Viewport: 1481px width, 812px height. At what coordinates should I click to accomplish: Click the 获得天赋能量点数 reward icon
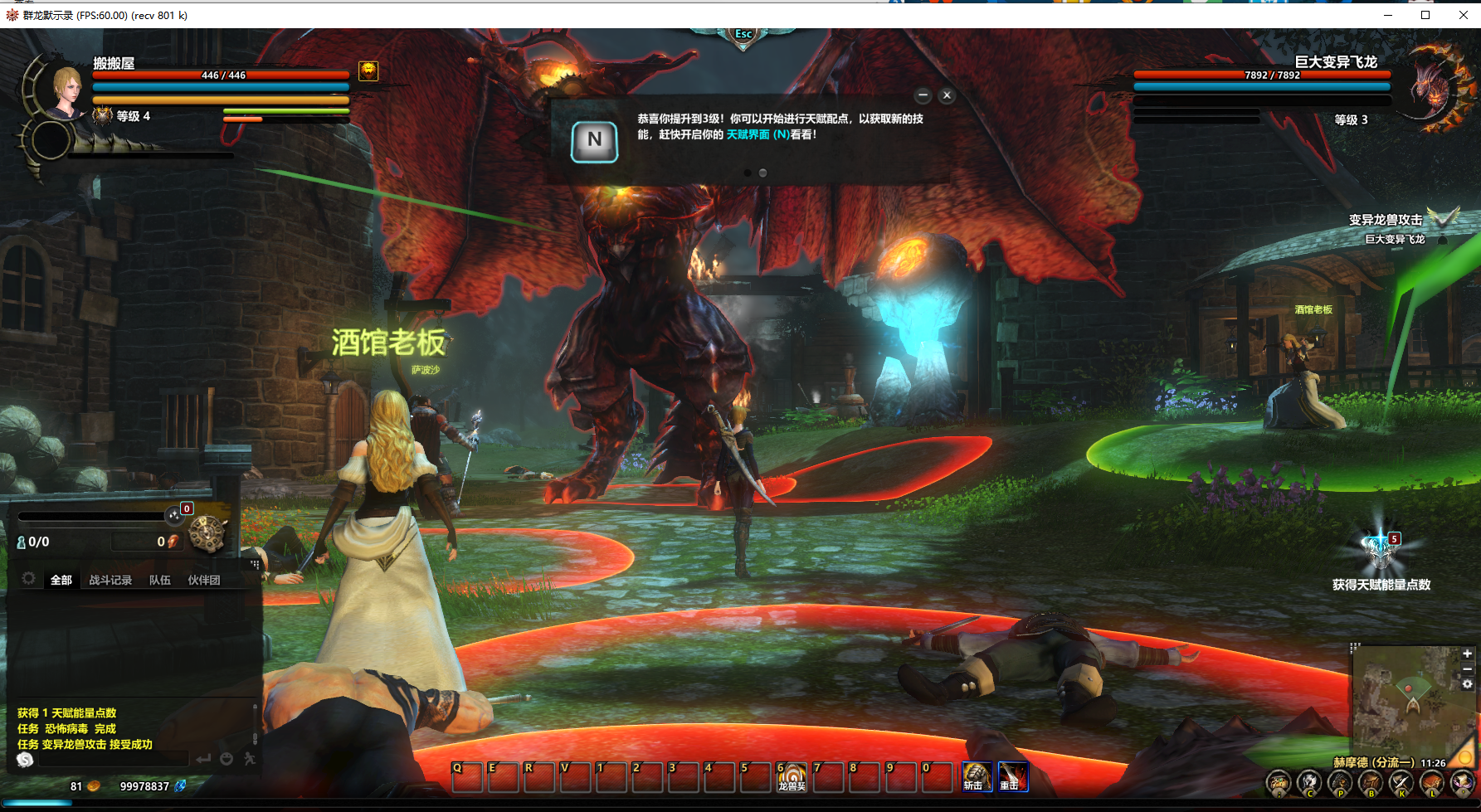1380,549
